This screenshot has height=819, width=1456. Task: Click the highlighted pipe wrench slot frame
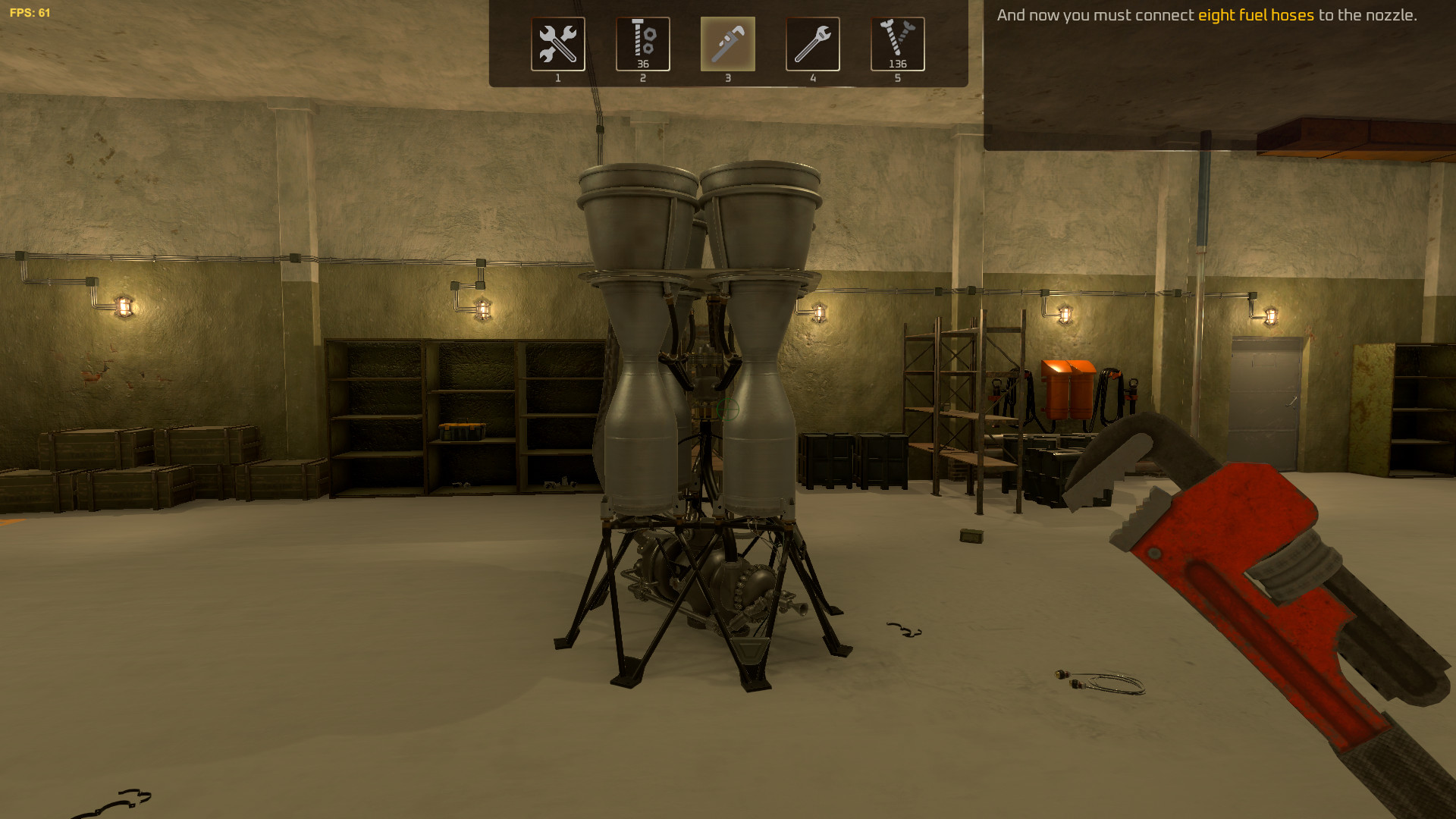click(728, 44)
